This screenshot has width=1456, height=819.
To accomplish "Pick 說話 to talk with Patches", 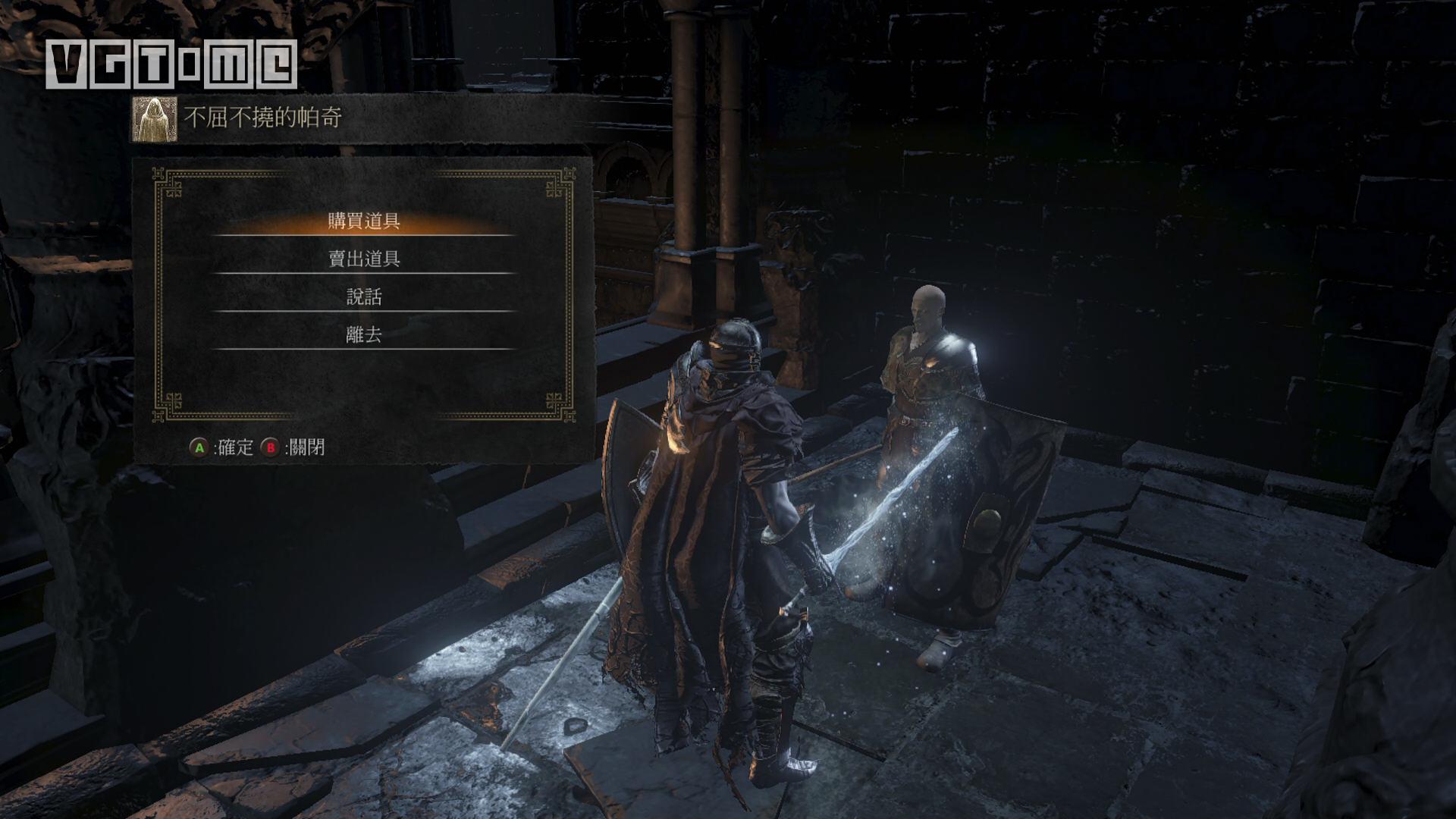I will (364, 297).
